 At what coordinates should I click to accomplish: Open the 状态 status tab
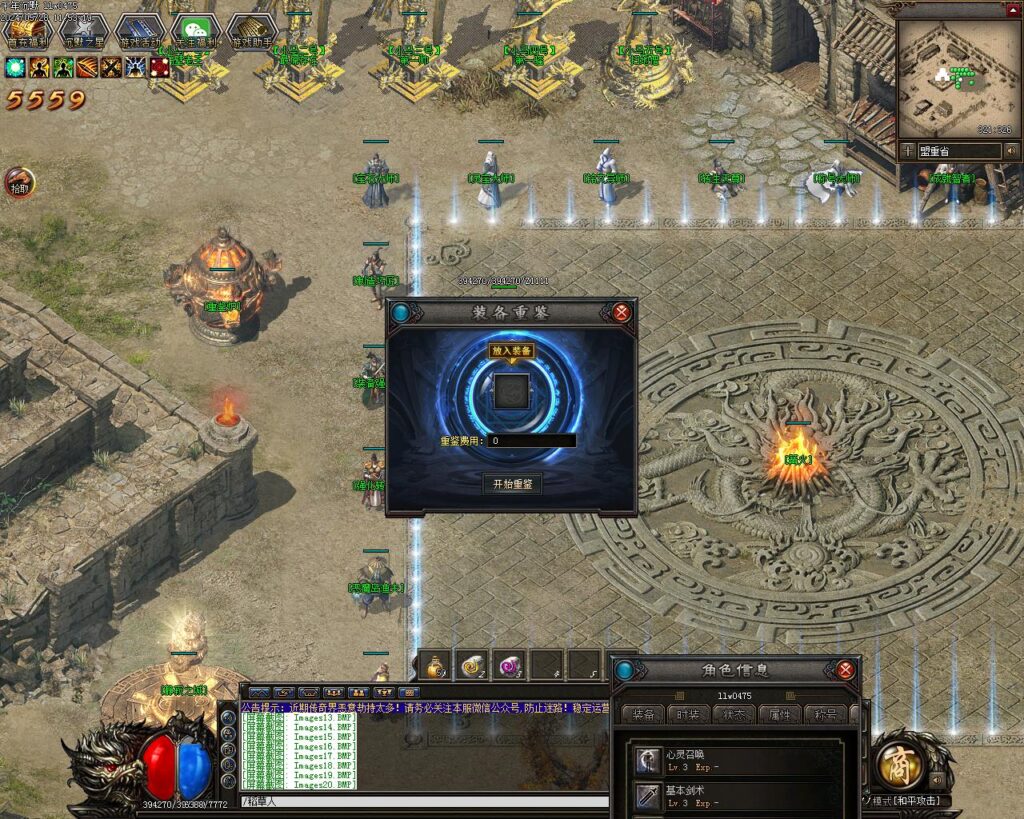[x=733, y=715]
